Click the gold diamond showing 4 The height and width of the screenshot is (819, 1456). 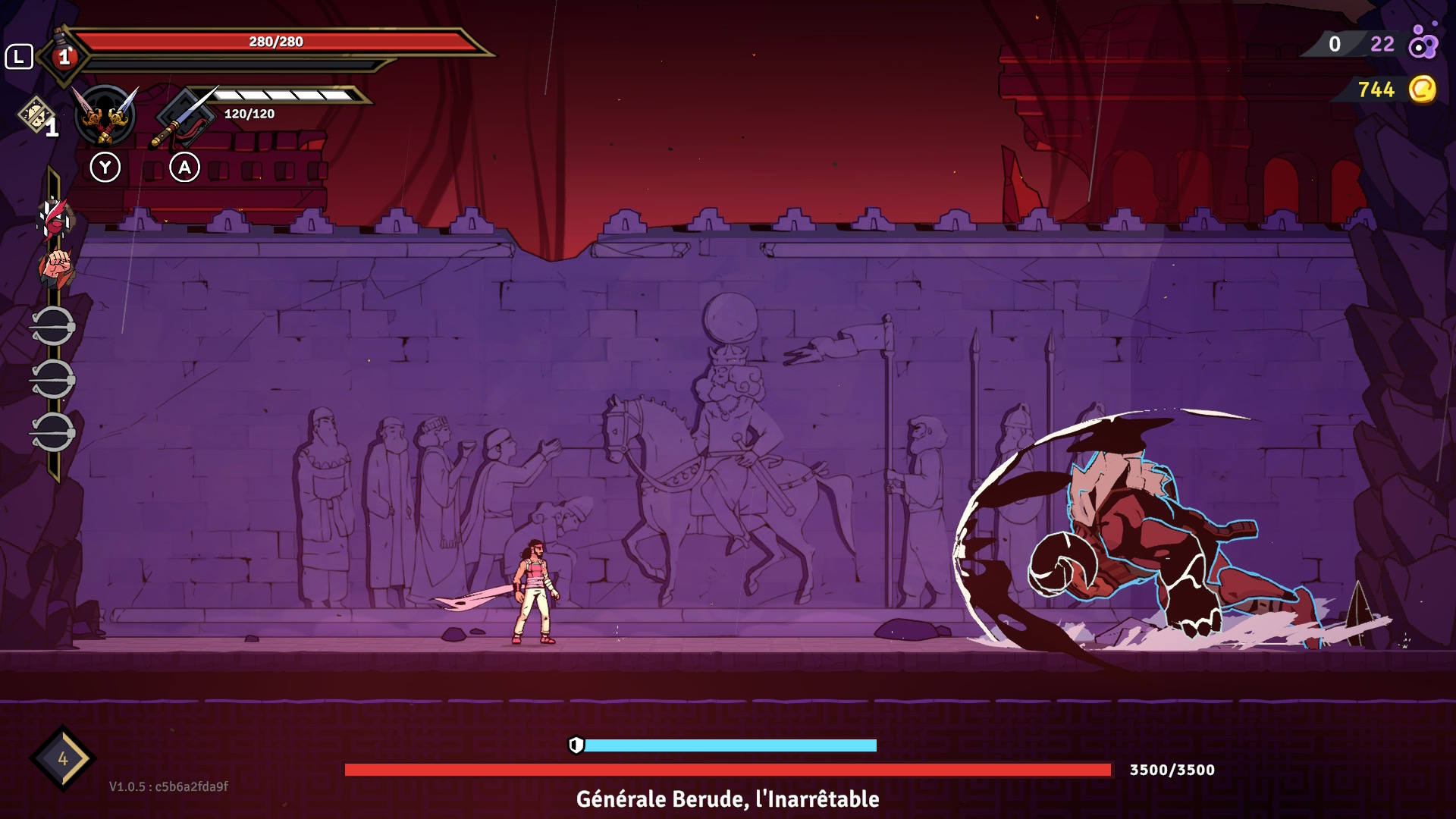(62, 758)
